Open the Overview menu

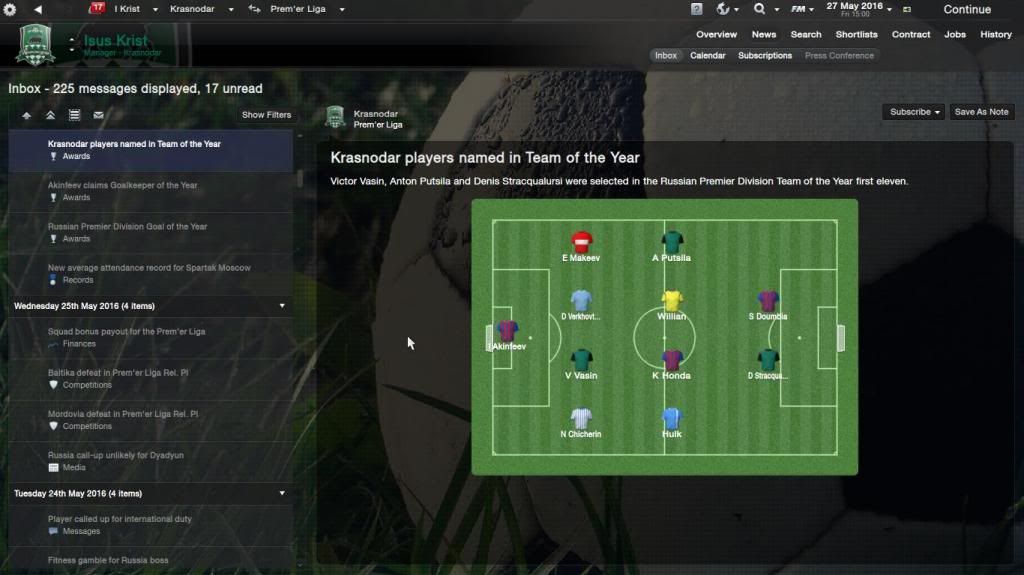click(716, 35)
